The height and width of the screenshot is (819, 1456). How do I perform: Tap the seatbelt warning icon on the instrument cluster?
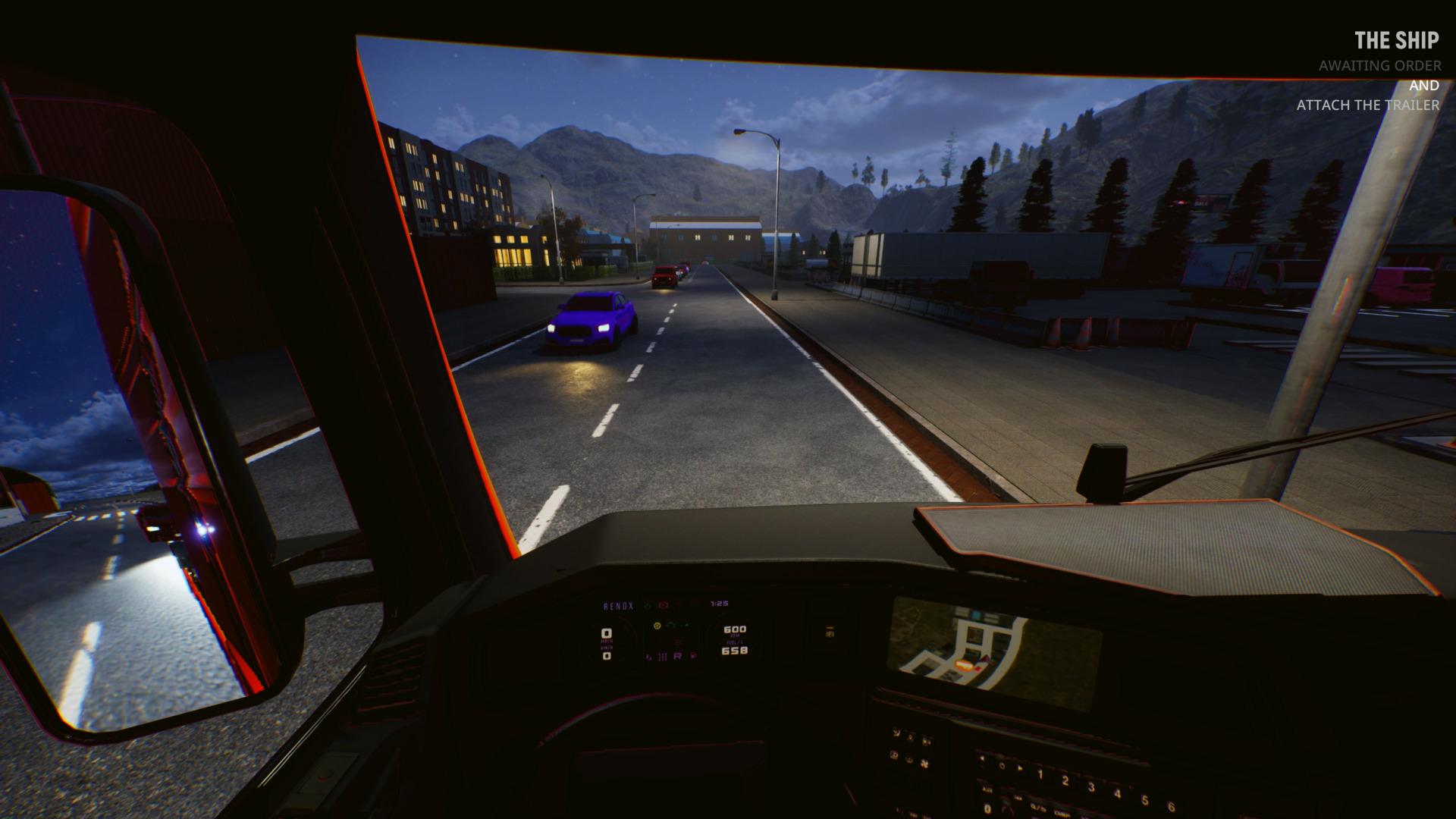(x=657, y=626)
